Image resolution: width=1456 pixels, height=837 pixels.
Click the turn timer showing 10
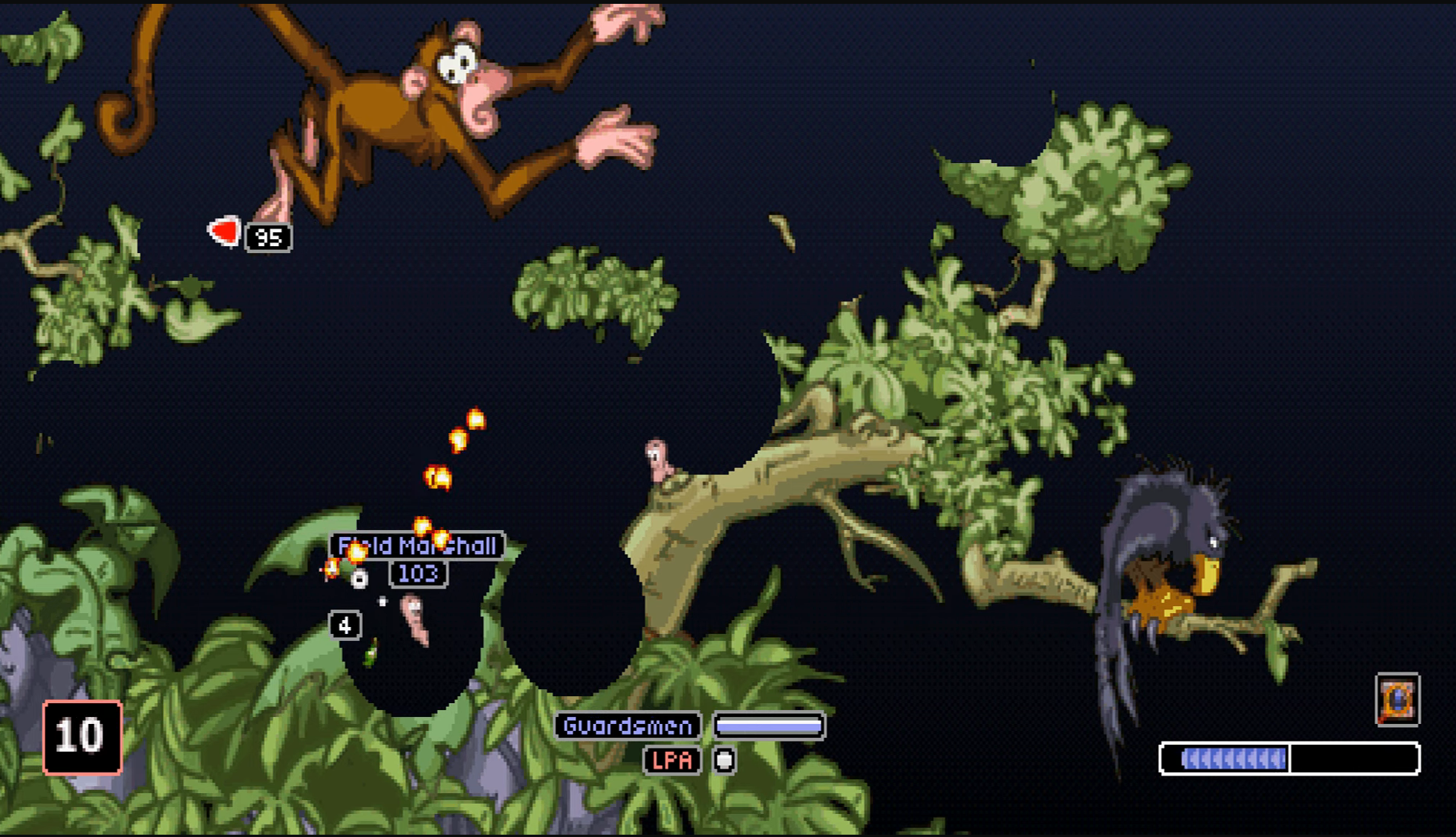click(x=81, y=736)
